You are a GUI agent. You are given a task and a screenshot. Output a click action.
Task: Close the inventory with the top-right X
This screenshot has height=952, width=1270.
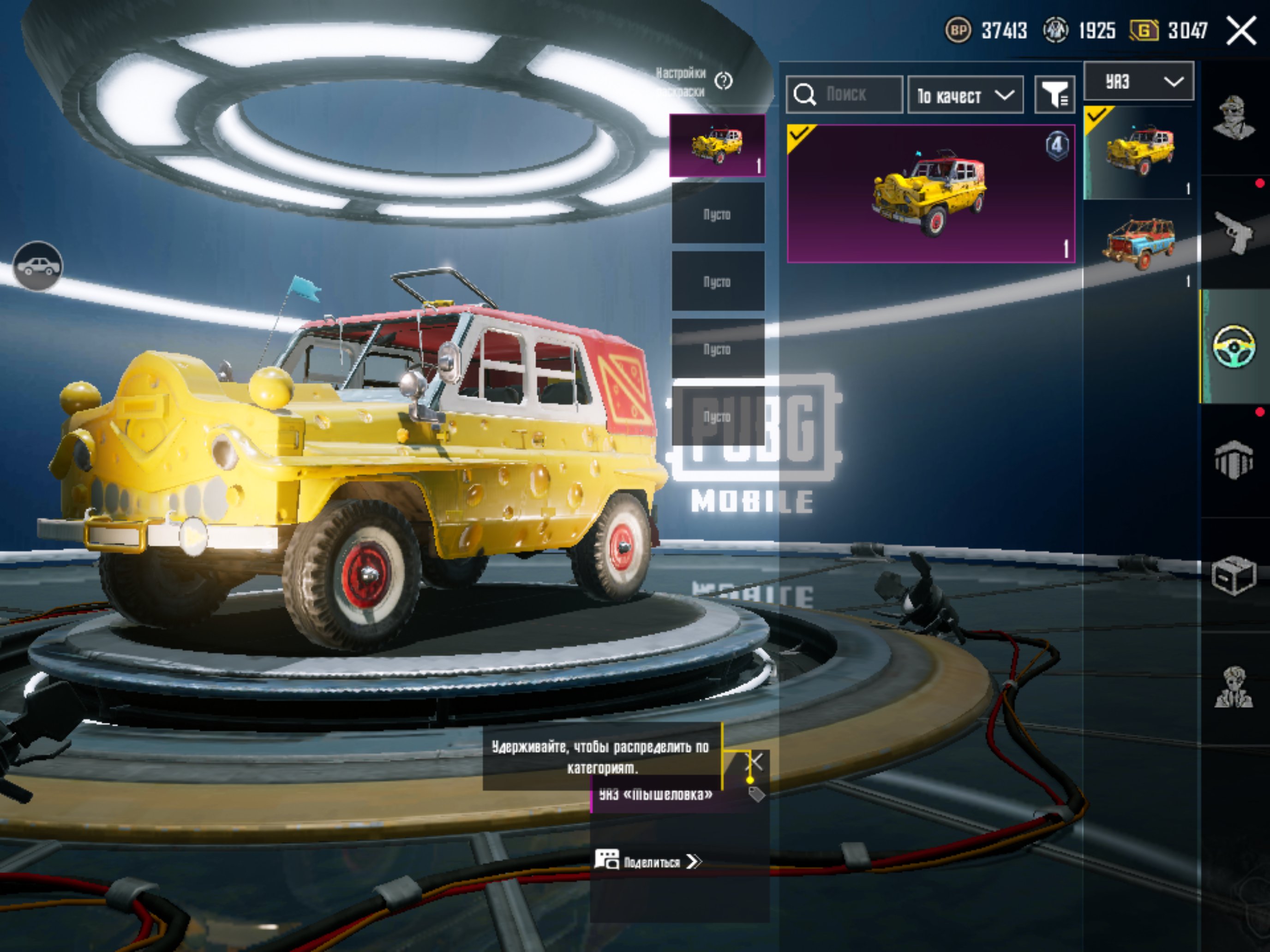coord(1241,30)
